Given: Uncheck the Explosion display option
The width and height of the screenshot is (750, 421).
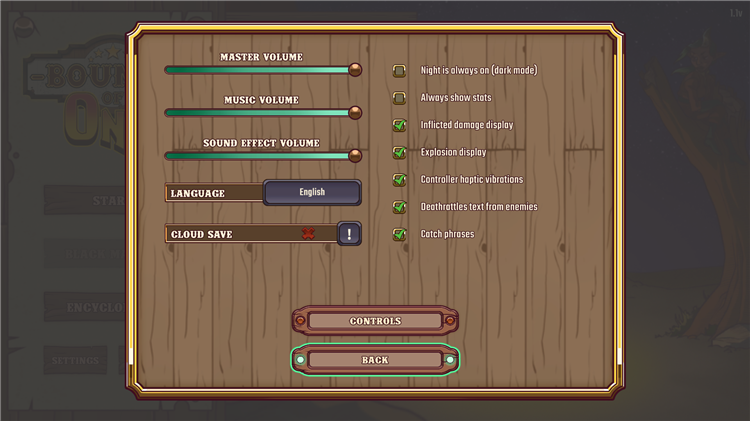Looking at the screenshot, I should click(400, 152).
